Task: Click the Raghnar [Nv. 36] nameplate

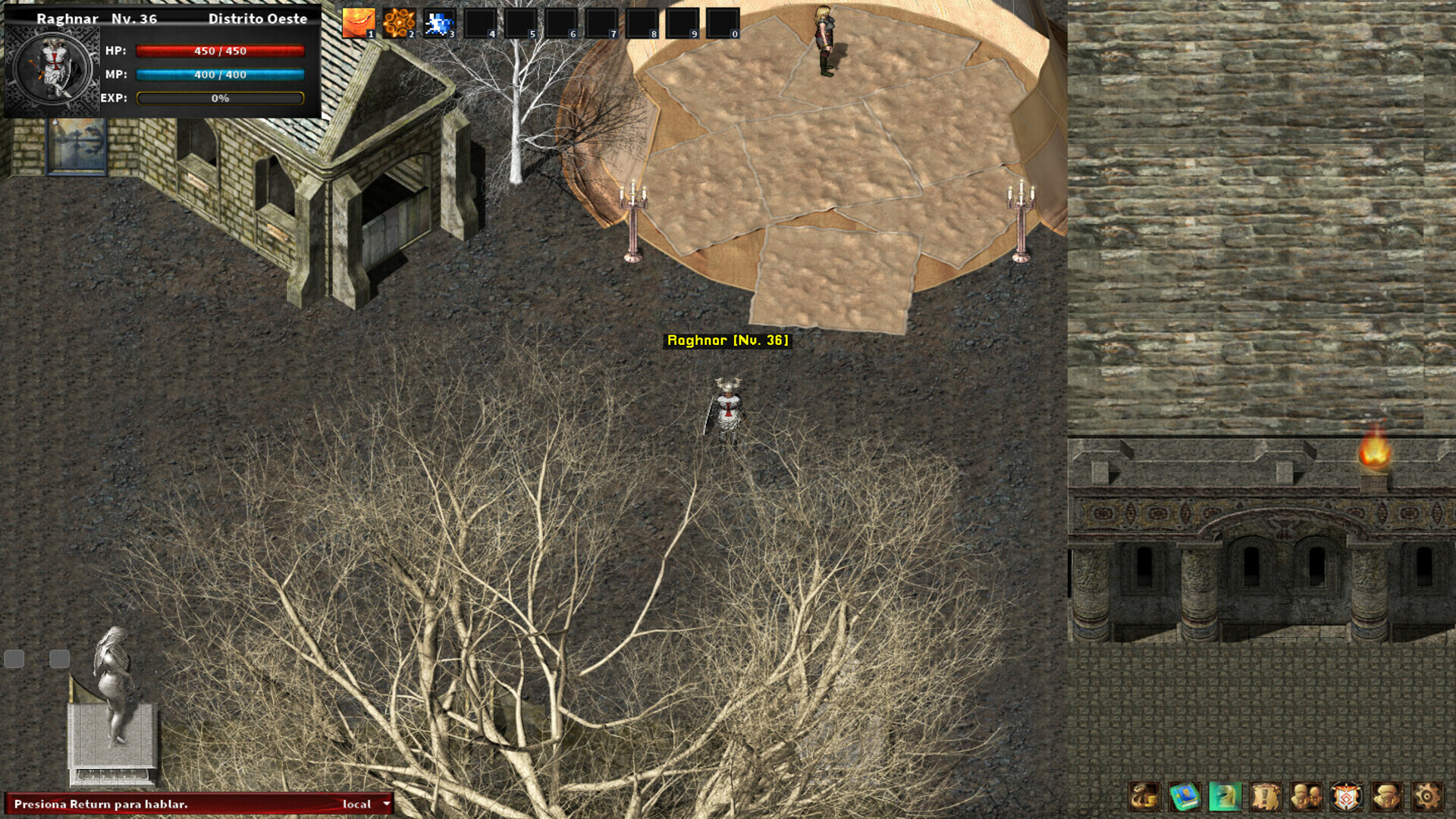Action: tap(728, 342)
